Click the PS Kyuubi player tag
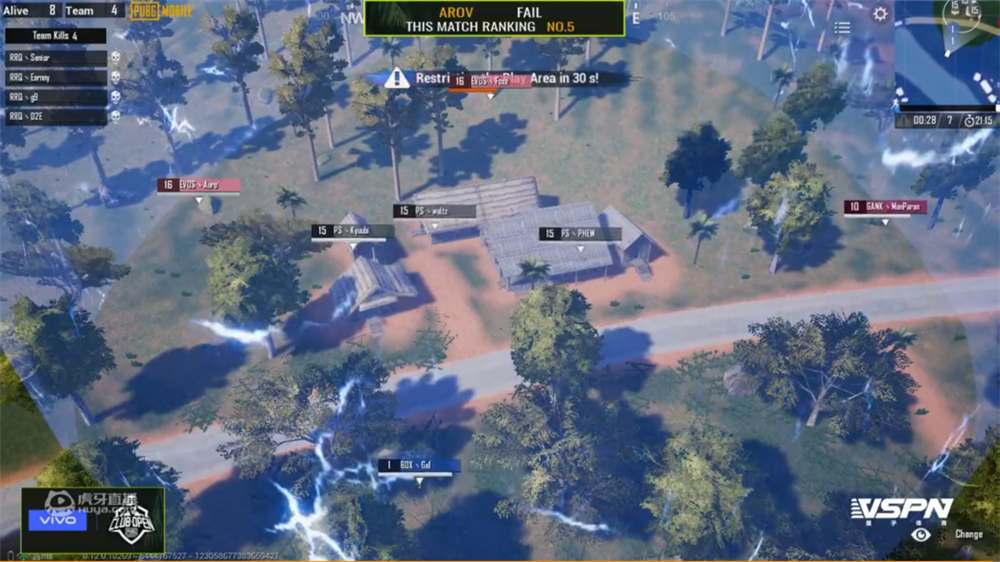 pyautogui.click(x=352, y=231)
